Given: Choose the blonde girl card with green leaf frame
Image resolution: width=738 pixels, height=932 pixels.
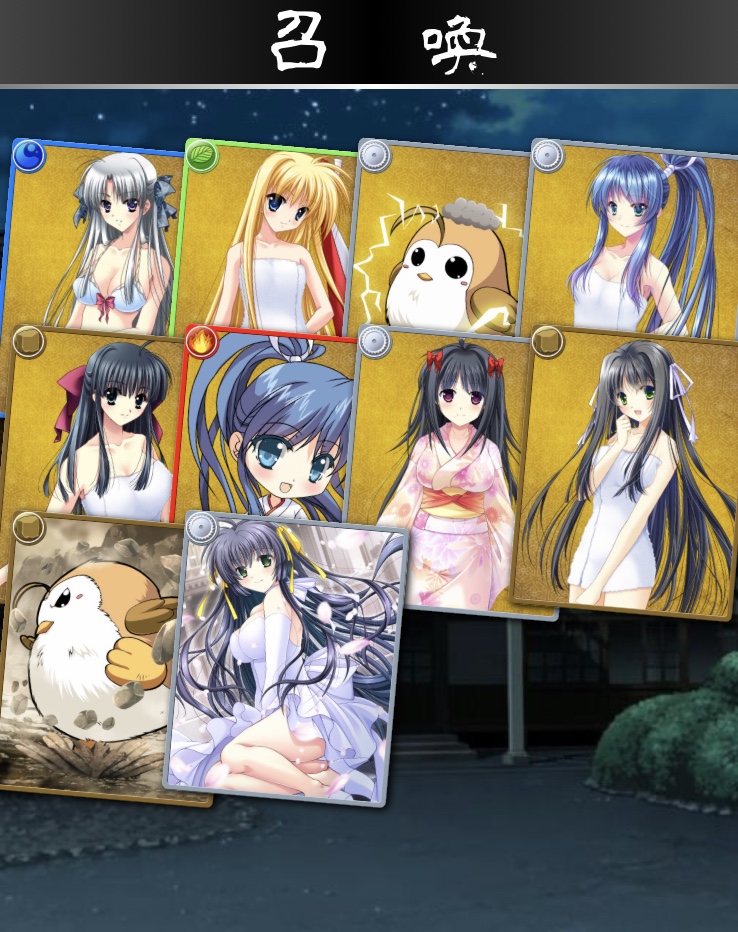Looking at the screenshot, I should click(x=270, y=240).
